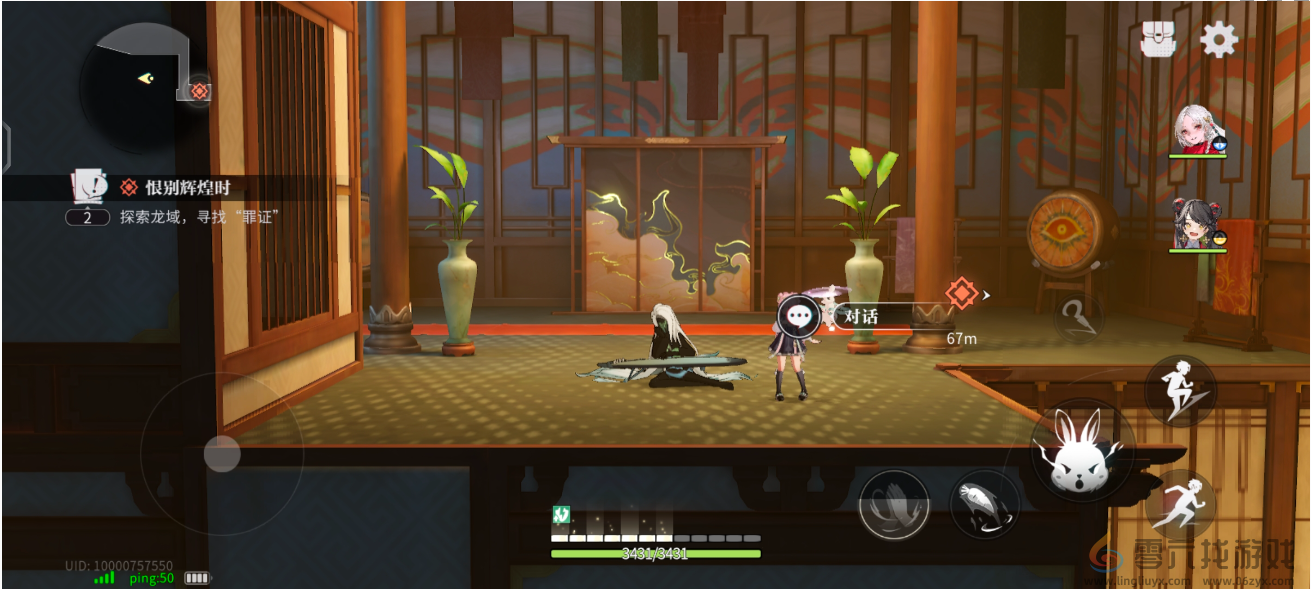This screenshot has height=589, width=1311.
Task: Tap the circular minimap
Action: pos(143,84)
